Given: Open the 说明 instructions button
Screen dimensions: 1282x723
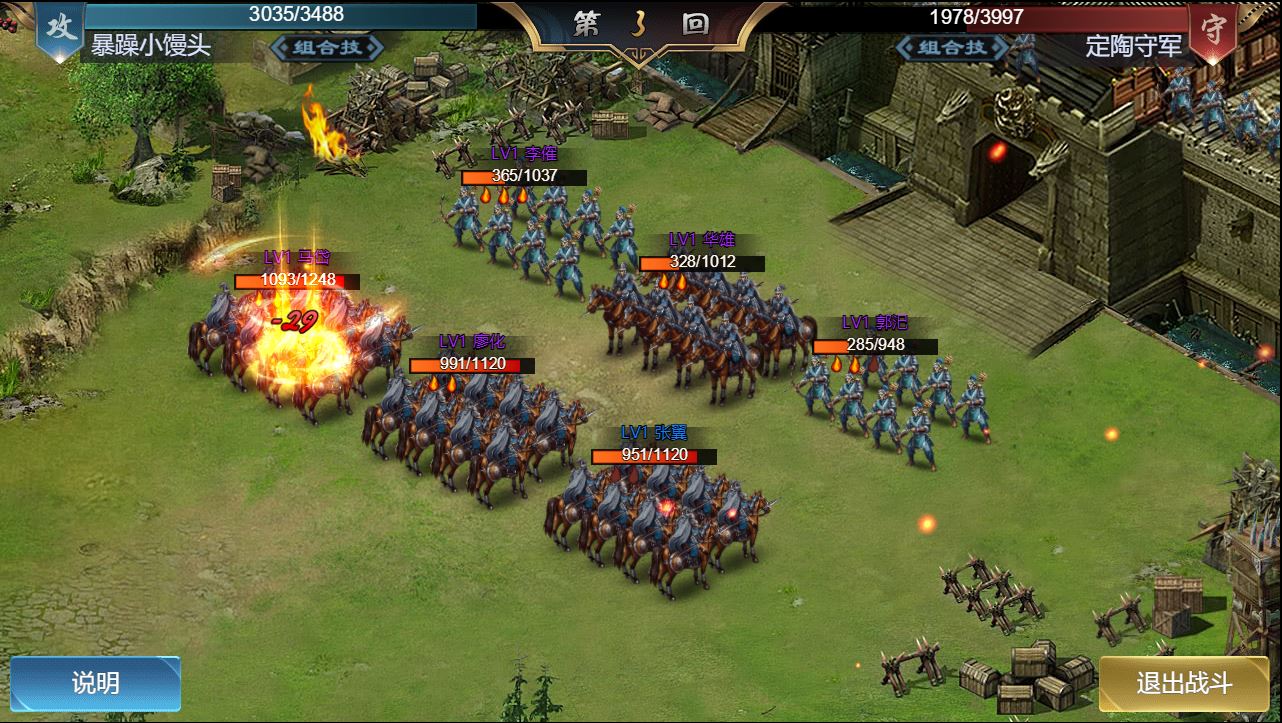Looking at the screenshot, I should pyautogui.click(x=95, y=683).
